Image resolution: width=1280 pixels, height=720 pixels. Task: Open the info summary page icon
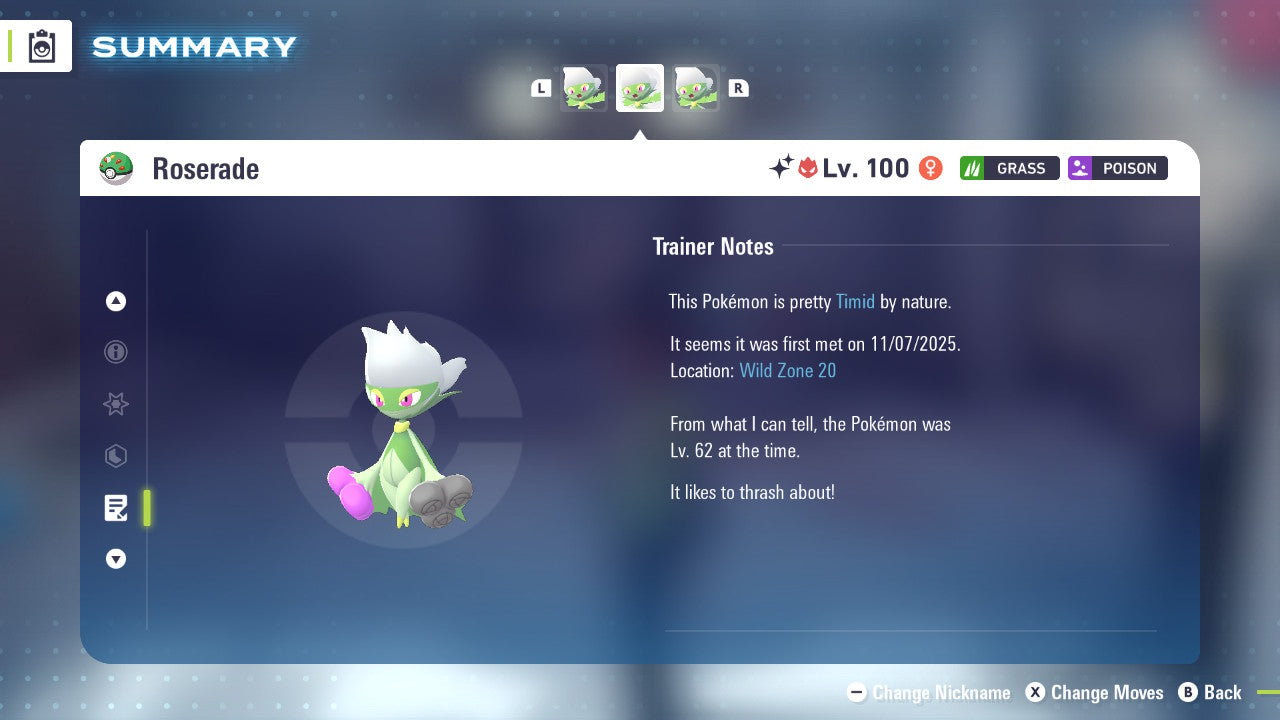[x=116, y=352]
